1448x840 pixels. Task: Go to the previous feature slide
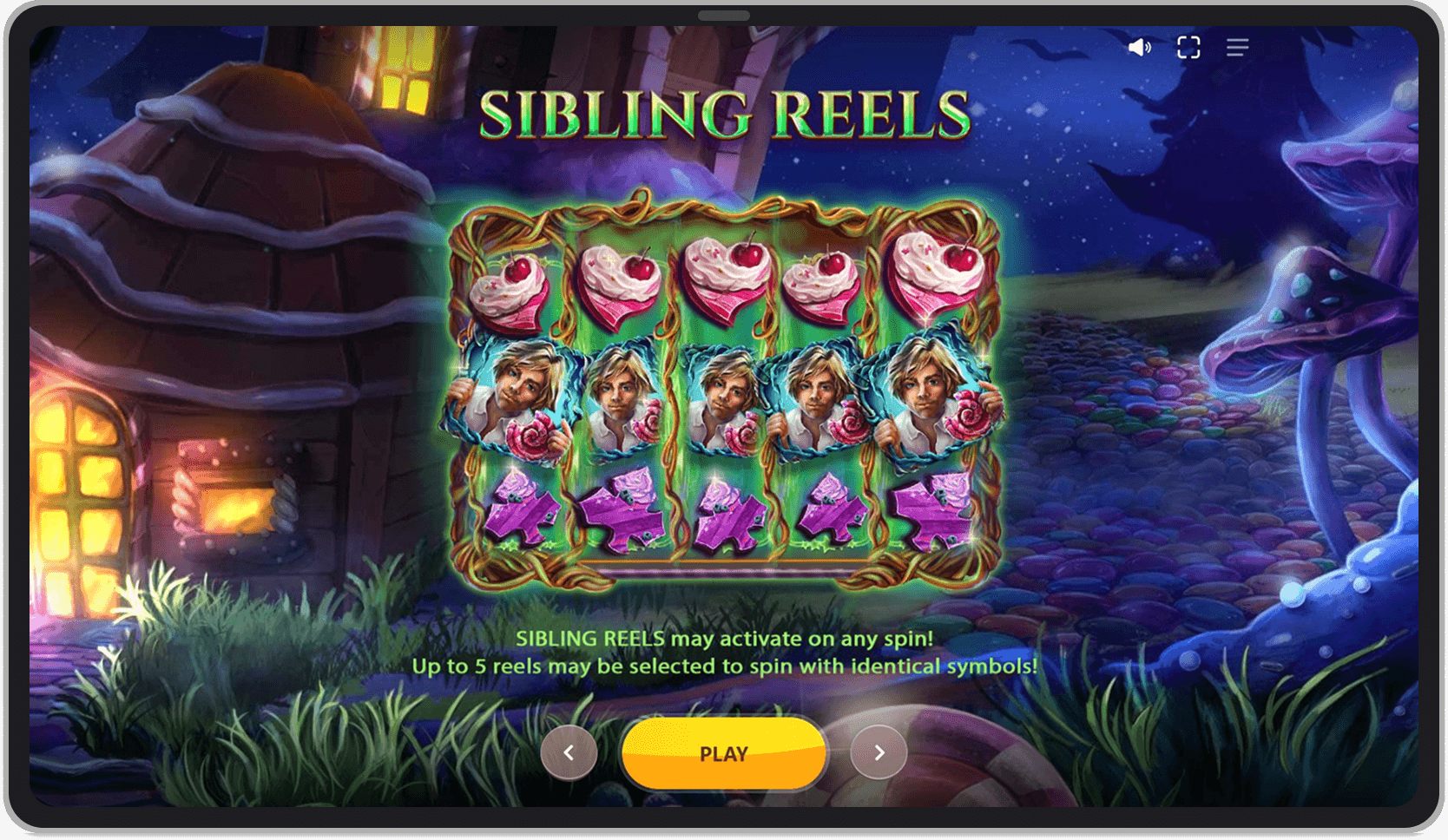coord(569,752)
